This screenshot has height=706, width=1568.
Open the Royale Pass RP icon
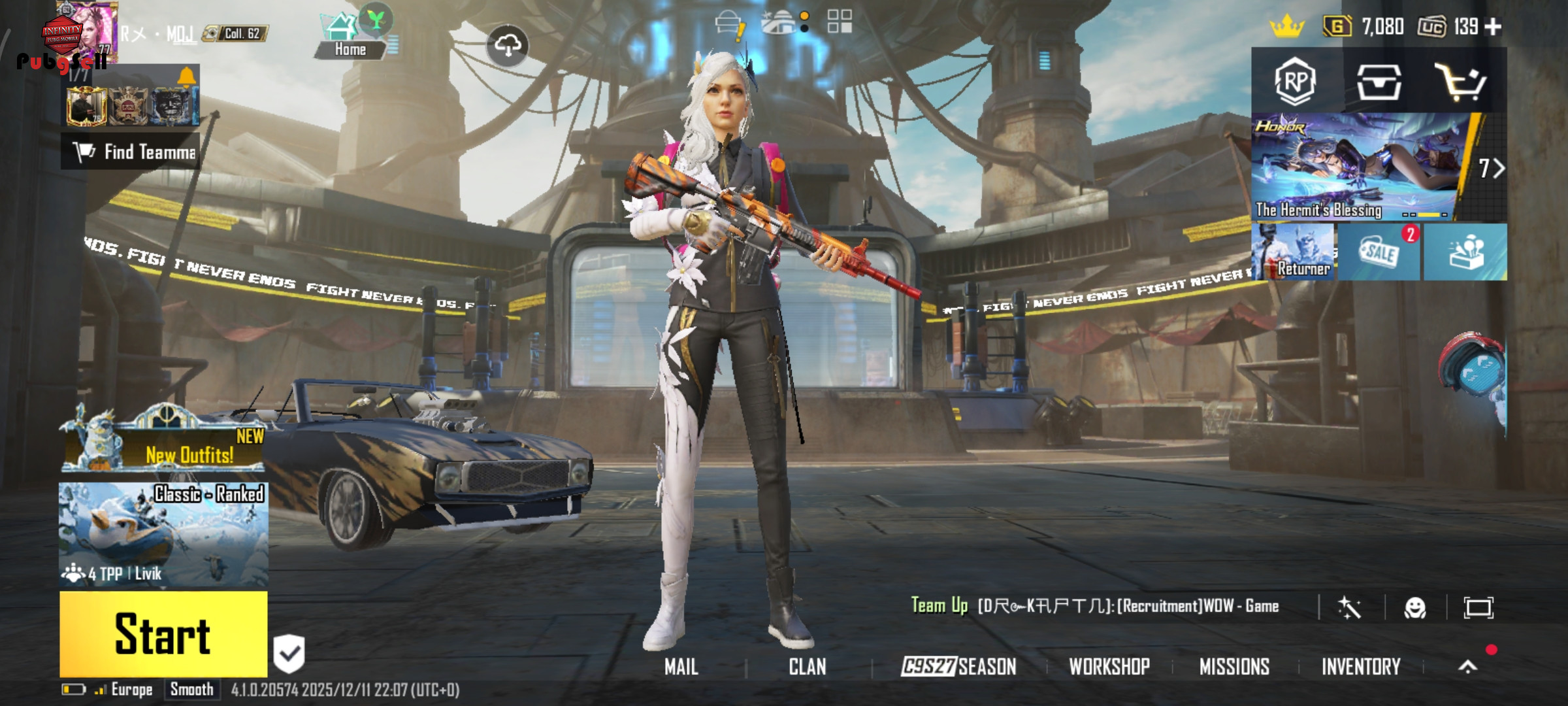pyautogui.click(x=1295, y=82)
